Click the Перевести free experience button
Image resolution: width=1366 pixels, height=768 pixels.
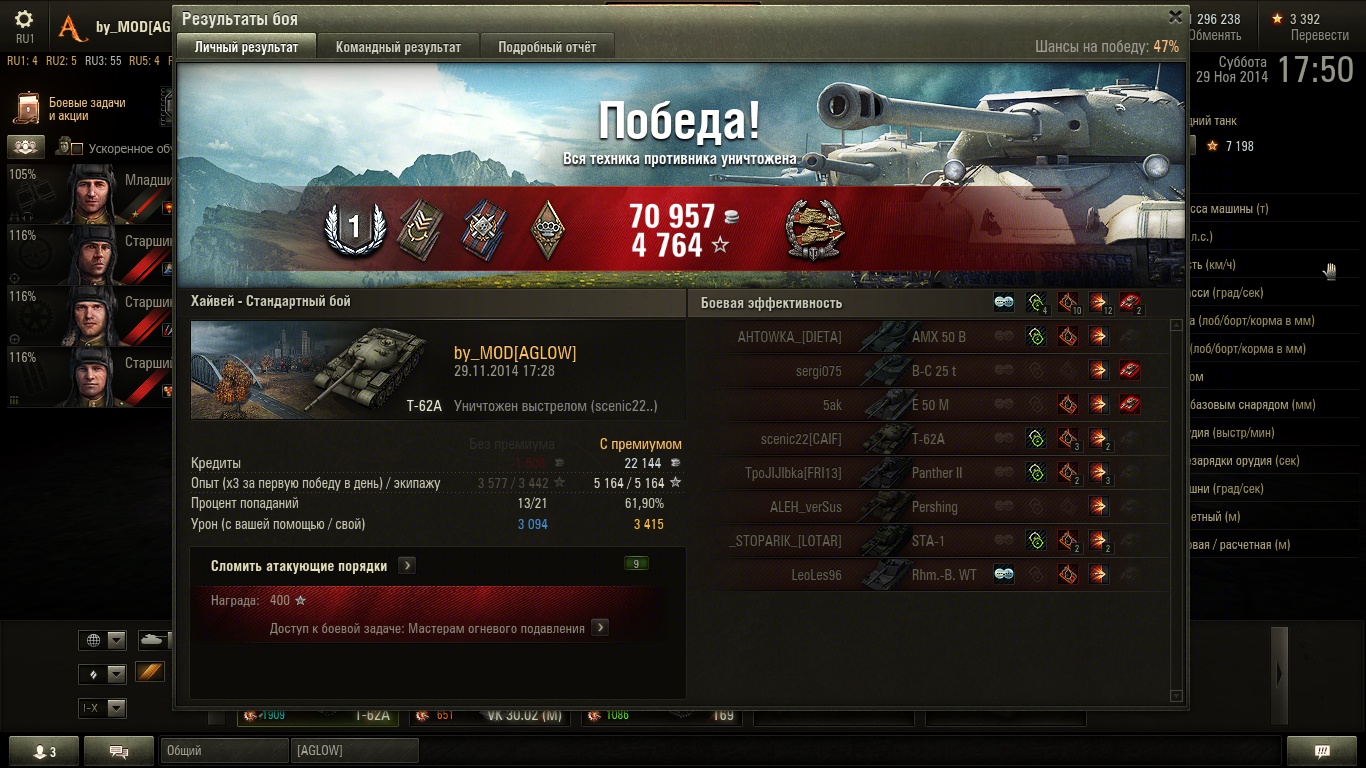(x=1319, y=35)
